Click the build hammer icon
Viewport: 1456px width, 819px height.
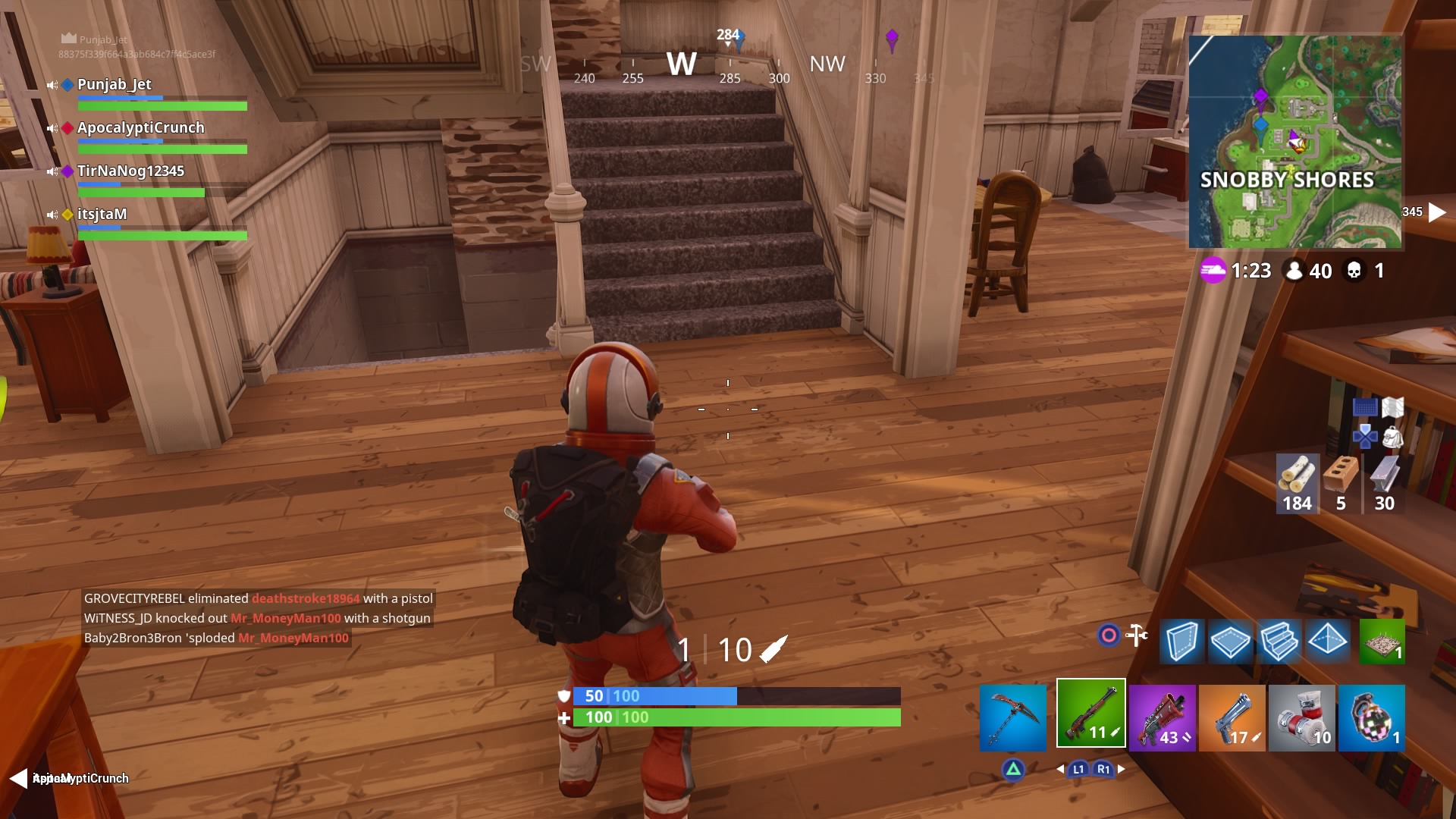click(1136, 636)
